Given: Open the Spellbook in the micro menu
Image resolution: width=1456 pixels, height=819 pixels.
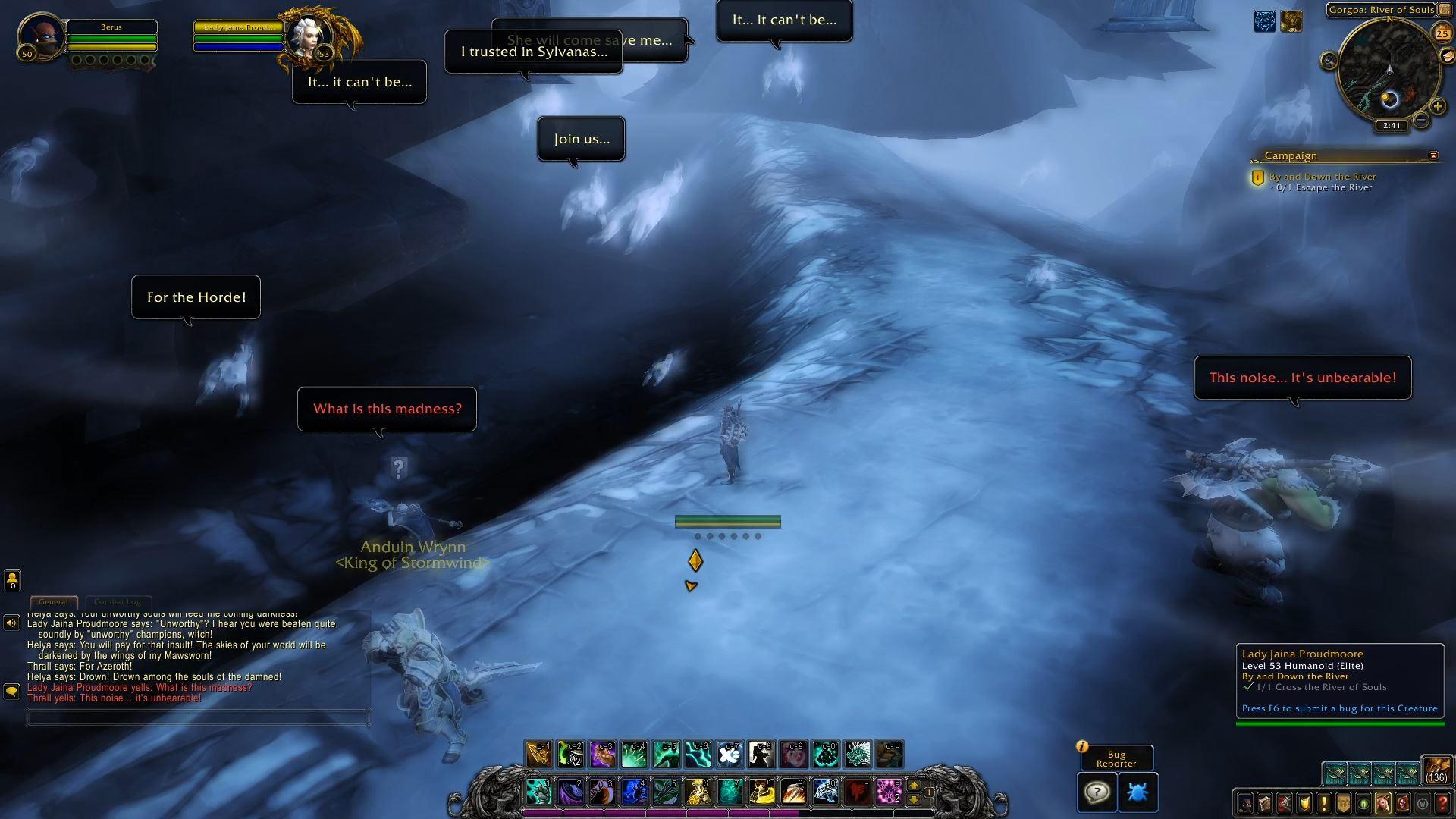Looking at the screenshot, I should coord(1265,803).
